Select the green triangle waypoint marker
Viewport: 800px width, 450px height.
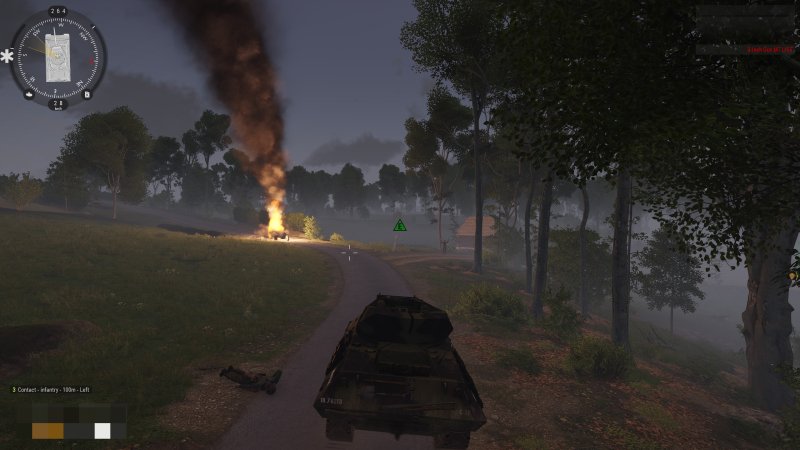pyautogui.click(x=400, y=226)
